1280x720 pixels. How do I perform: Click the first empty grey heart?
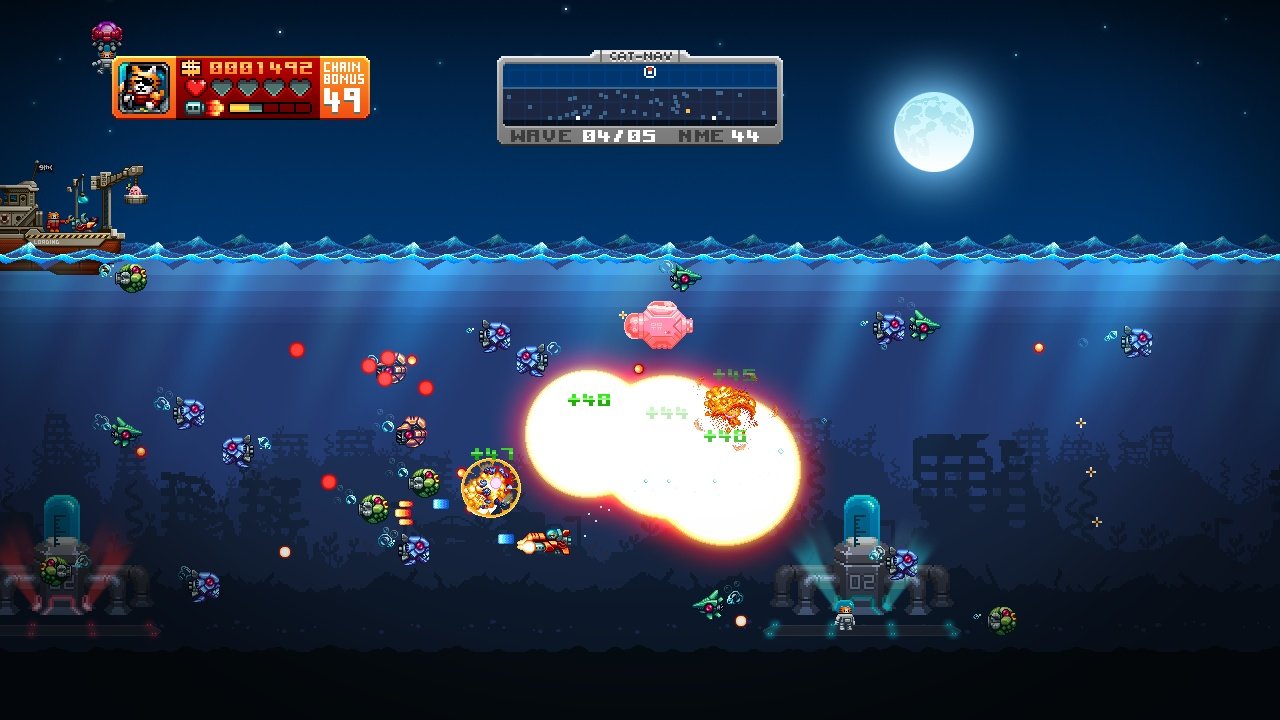point(222,87)
